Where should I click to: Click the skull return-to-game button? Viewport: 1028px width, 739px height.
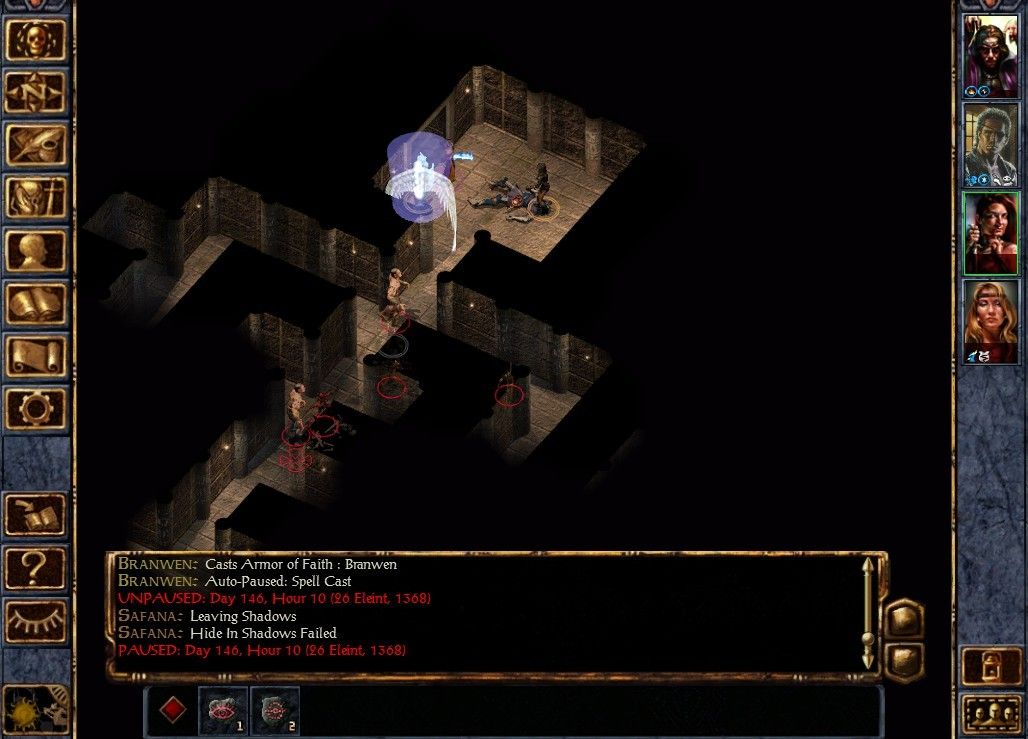36,40
